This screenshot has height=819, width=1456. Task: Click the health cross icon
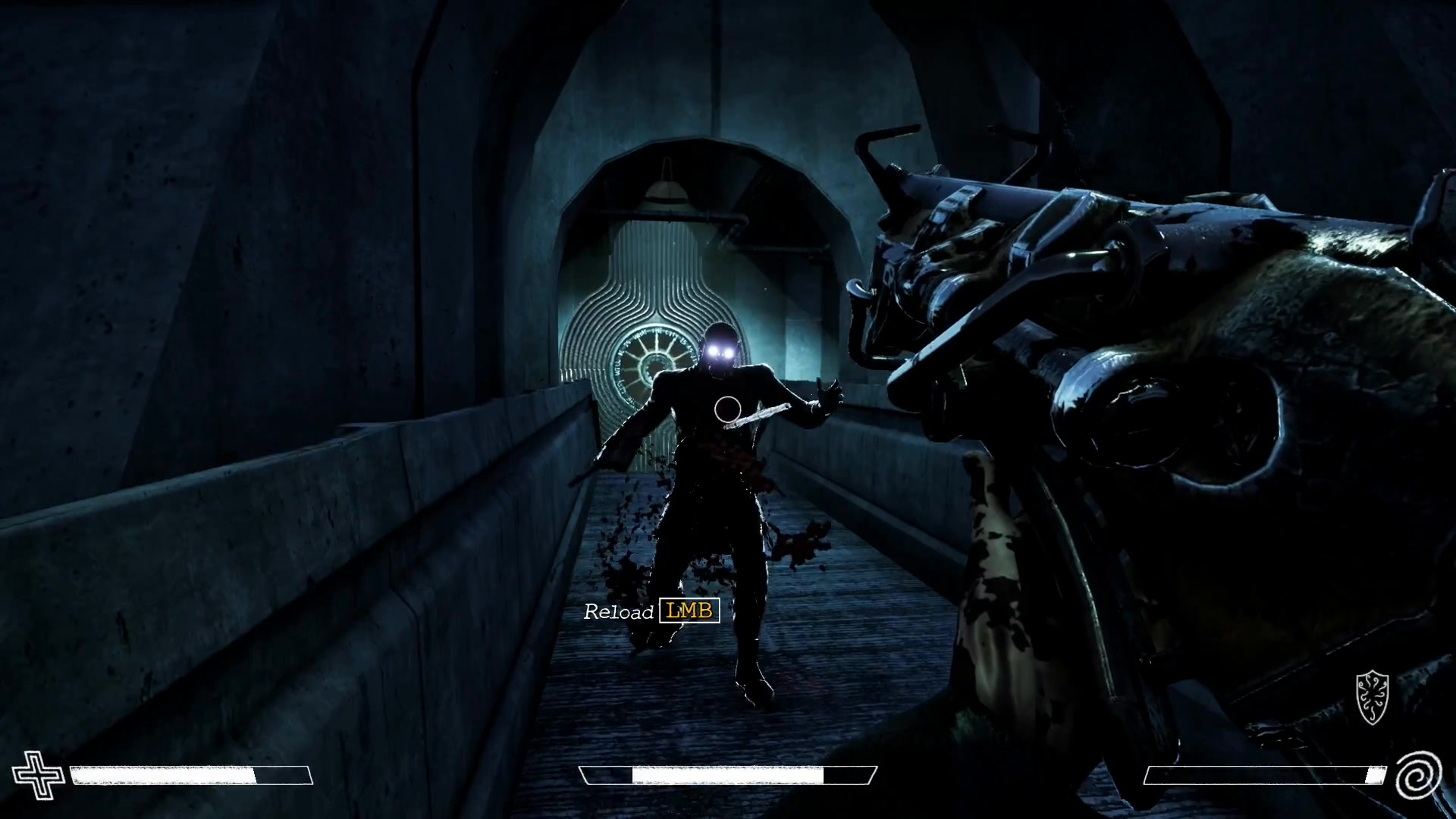[x=39, y=774]
